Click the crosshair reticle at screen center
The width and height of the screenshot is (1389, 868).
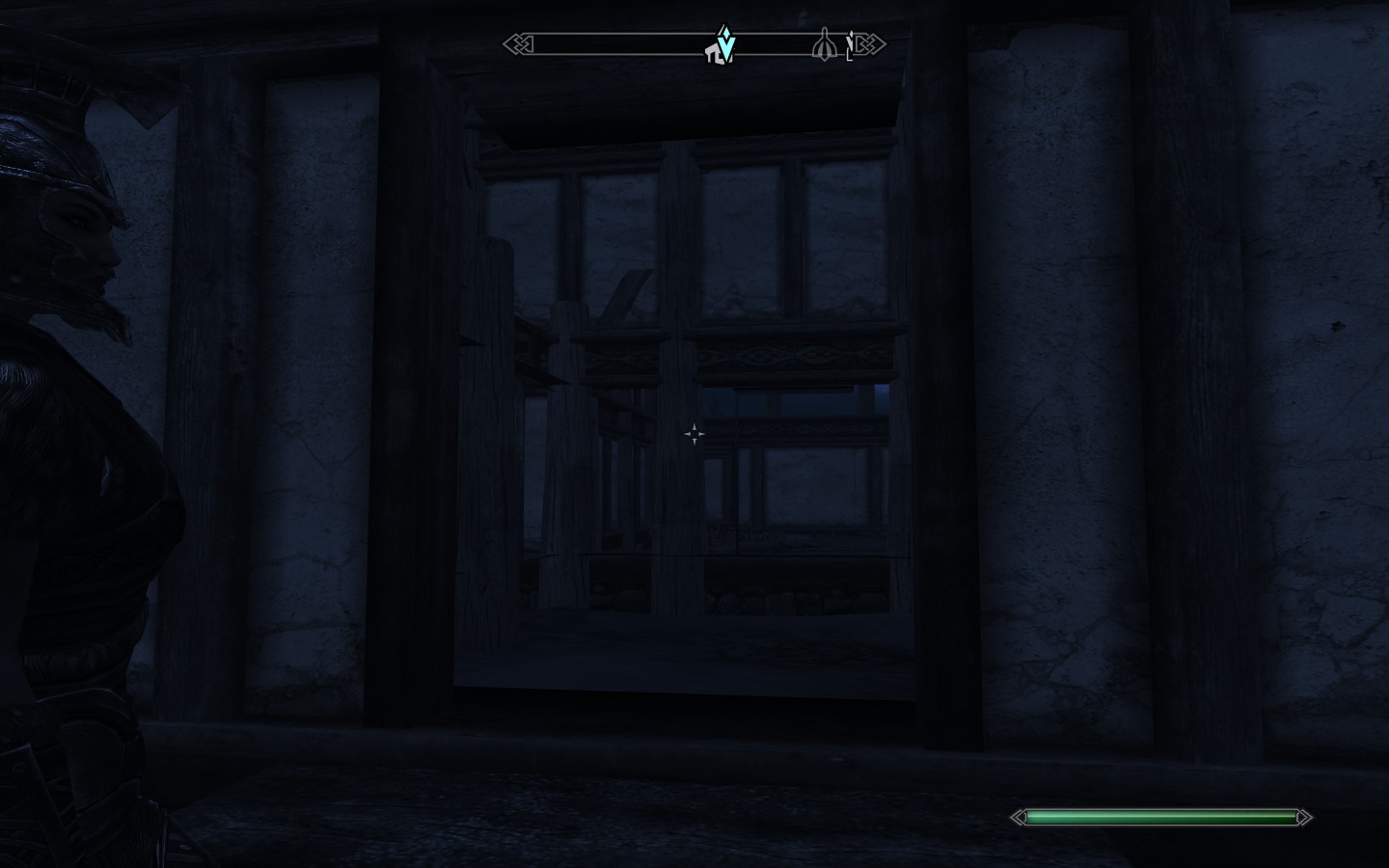click(x=694, y=433)
